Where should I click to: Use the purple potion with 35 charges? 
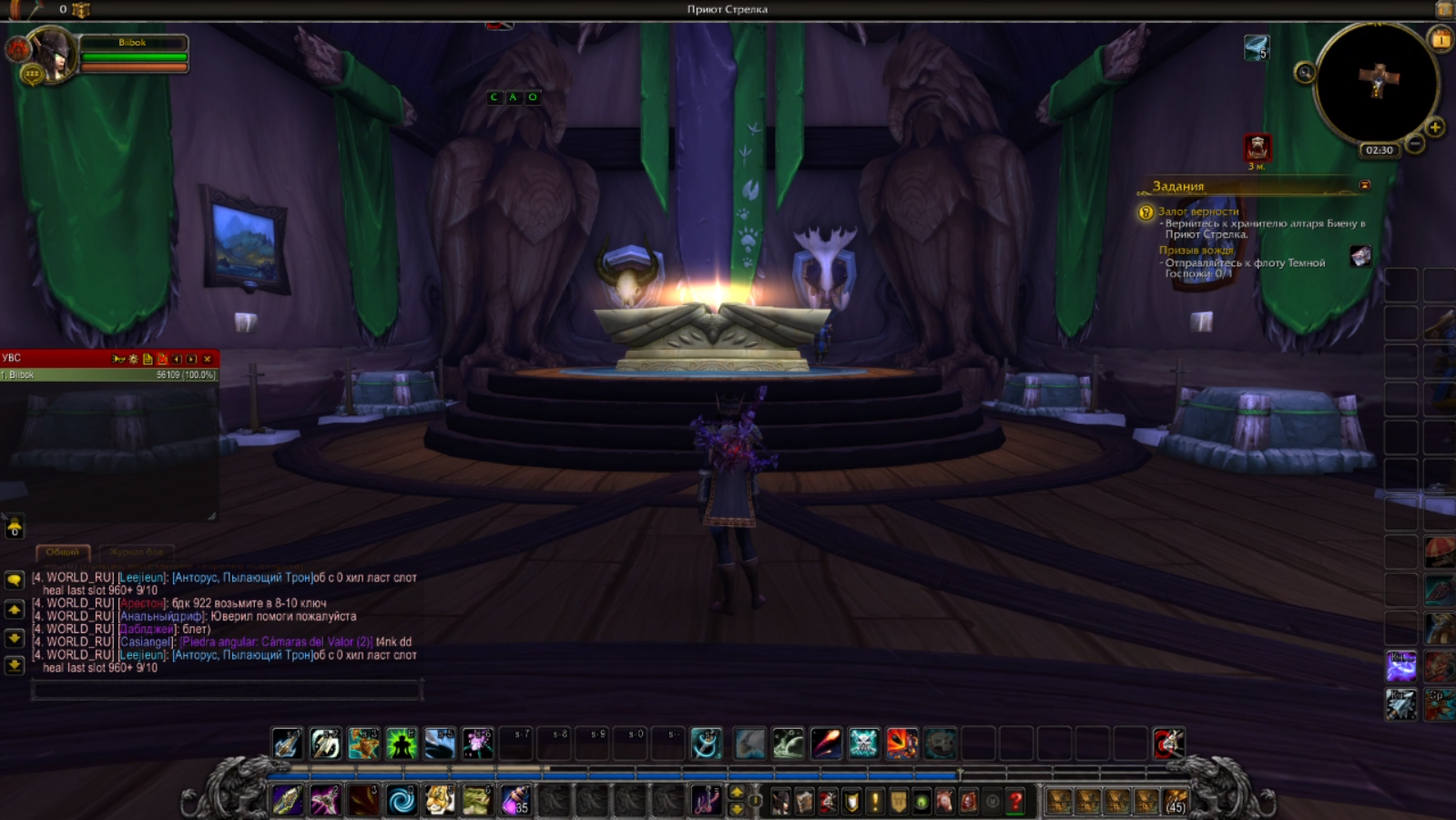pos(515,801)
